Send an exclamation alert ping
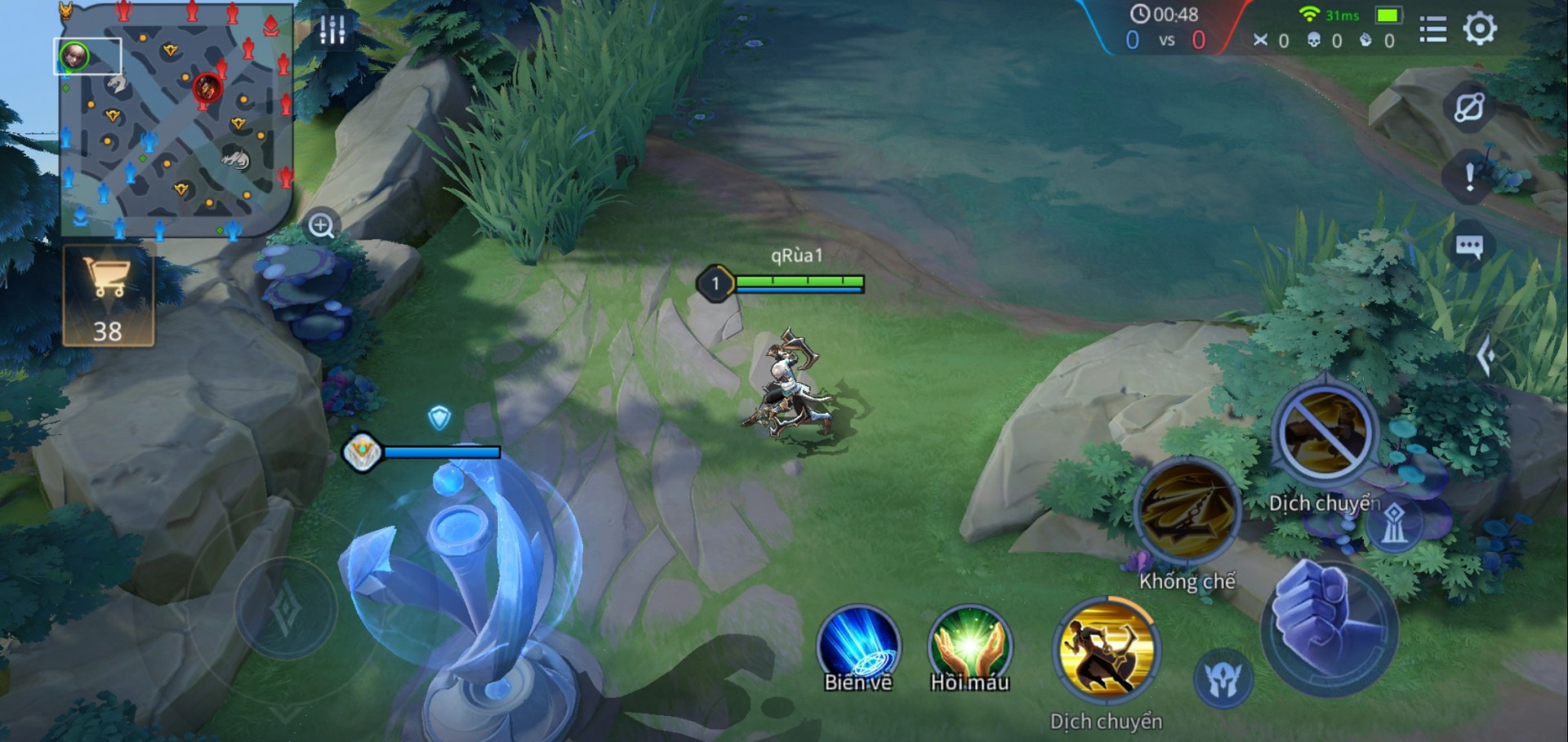The height and width of the screenshot is (742, 1568). [1469, 176]
